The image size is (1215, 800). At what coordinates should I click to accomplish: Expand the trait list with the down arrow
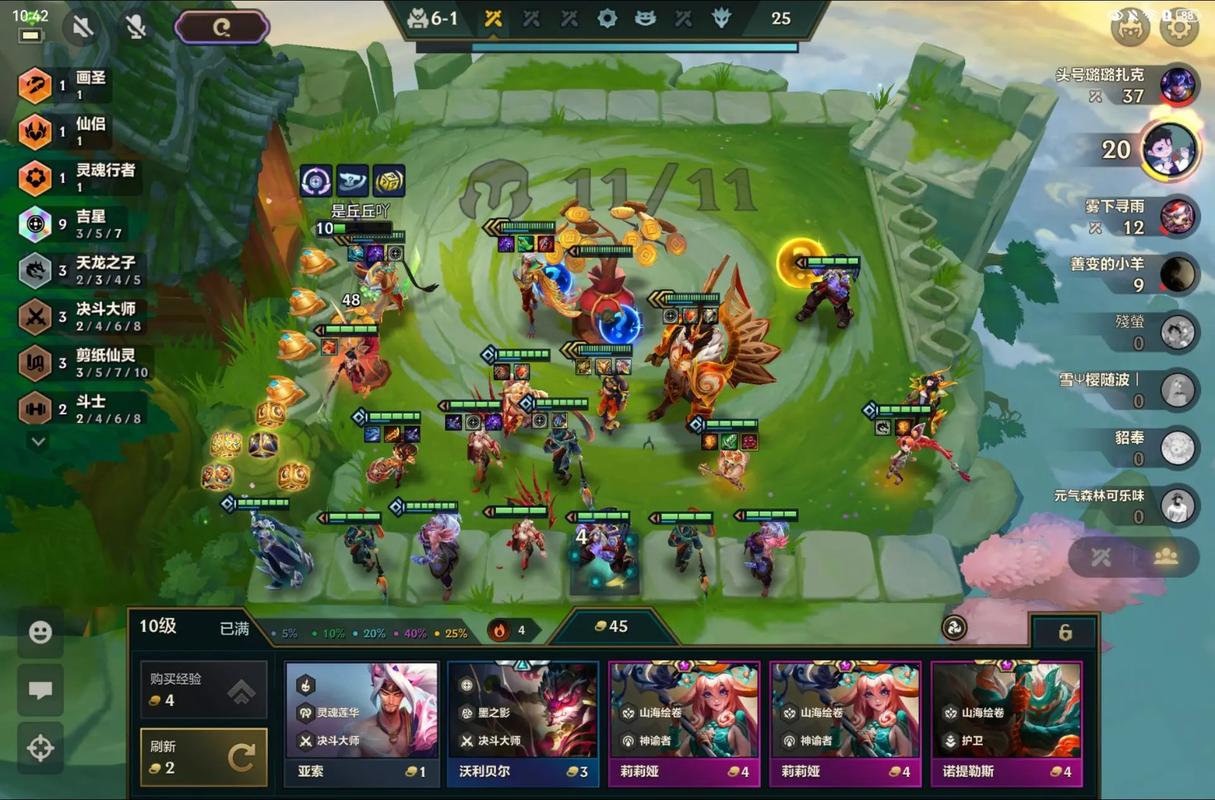click(38, 440)
